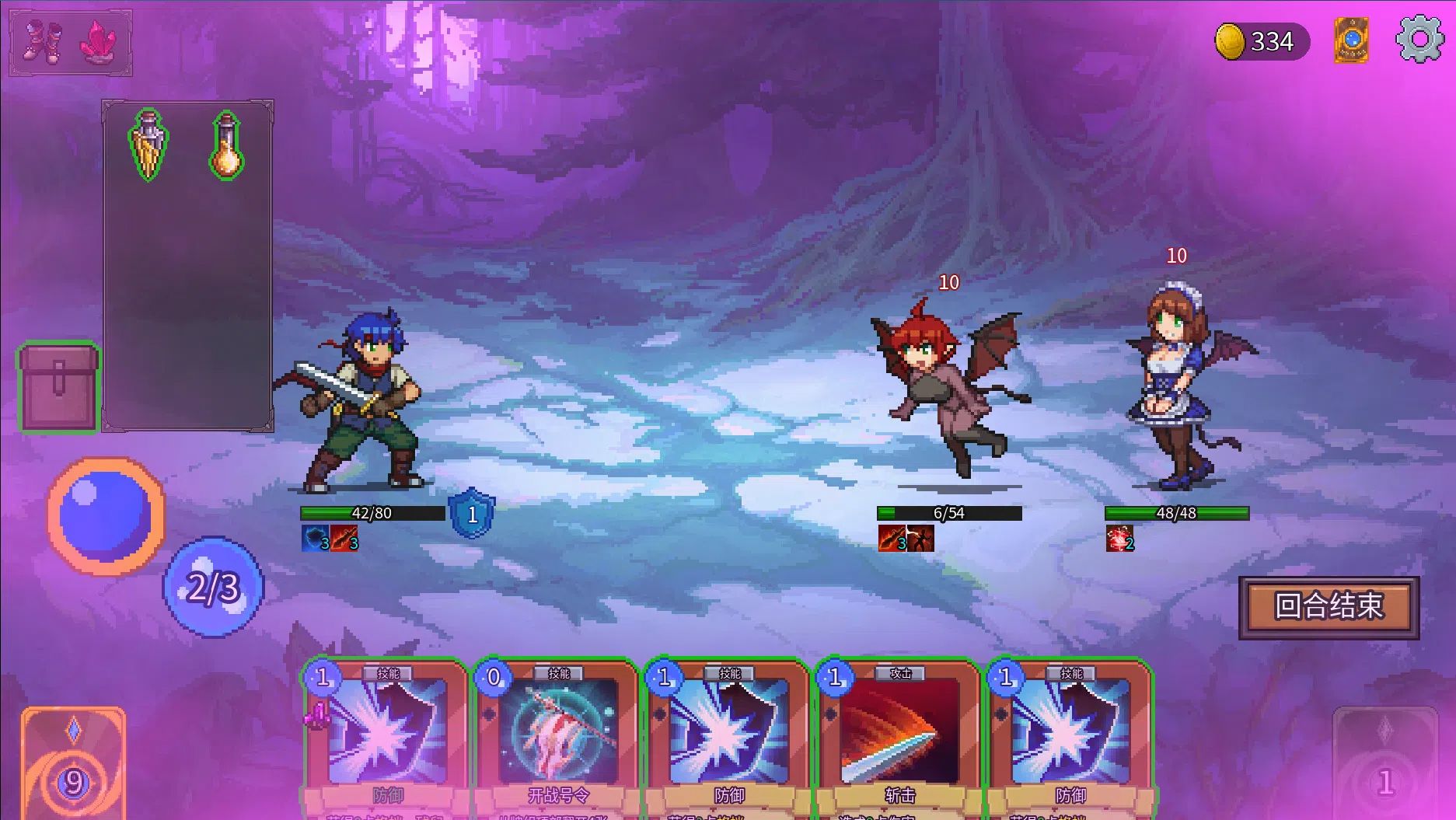Activate the large blue orb
Screen dimensions: 1456x820
(106, 515)
